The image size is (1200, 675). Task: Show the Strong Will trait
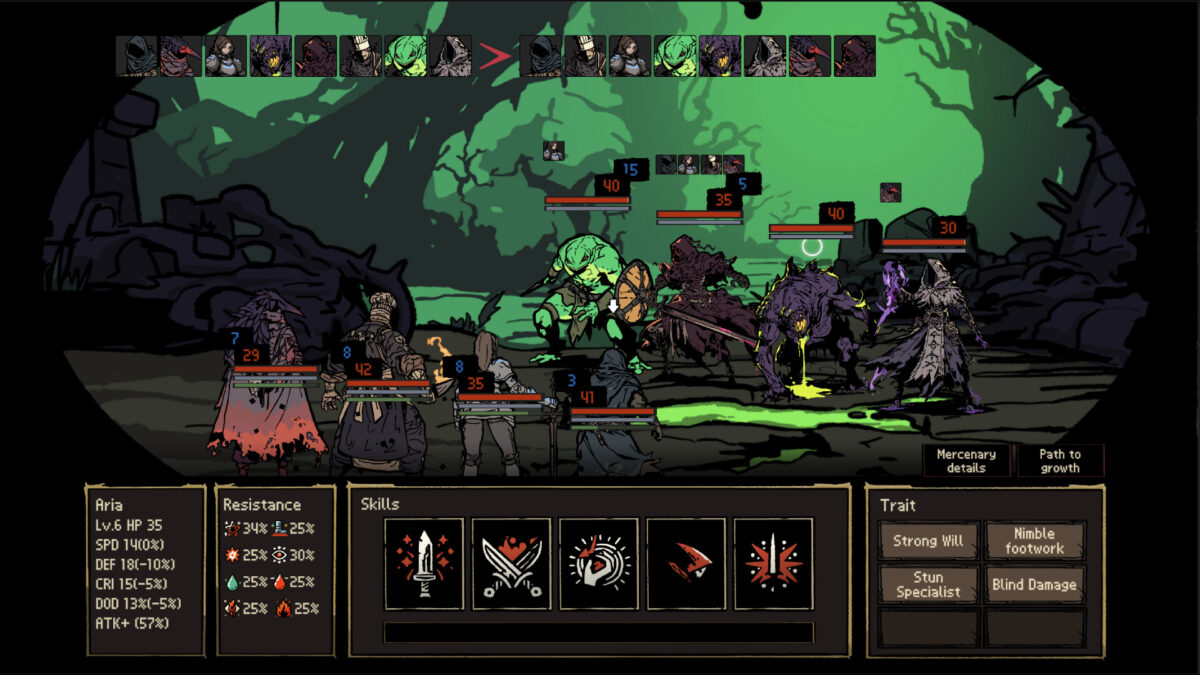929,541
